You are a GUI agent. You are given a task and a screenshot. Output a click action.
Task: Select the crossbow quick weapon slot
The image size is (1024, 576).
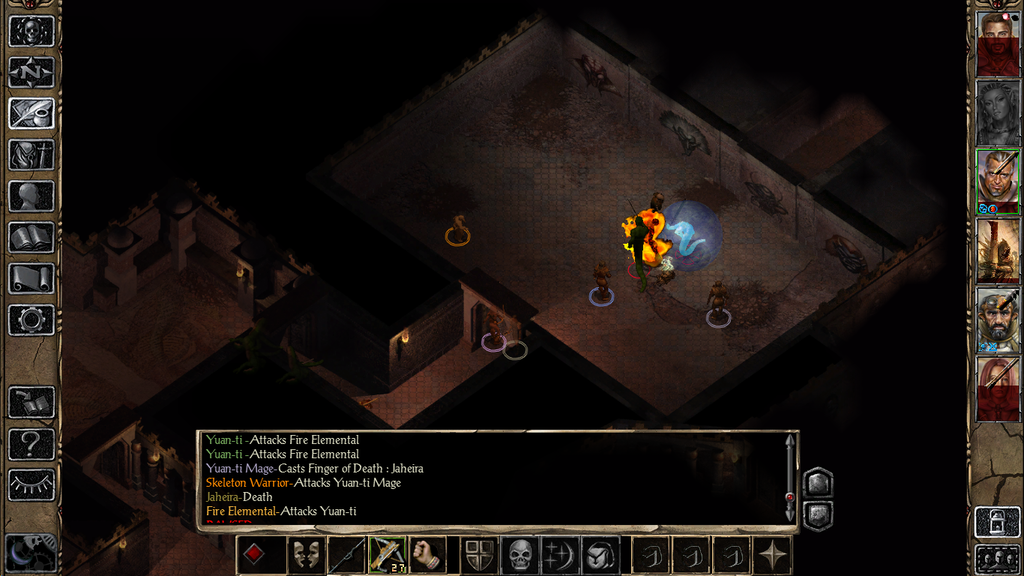click(387, 555)
